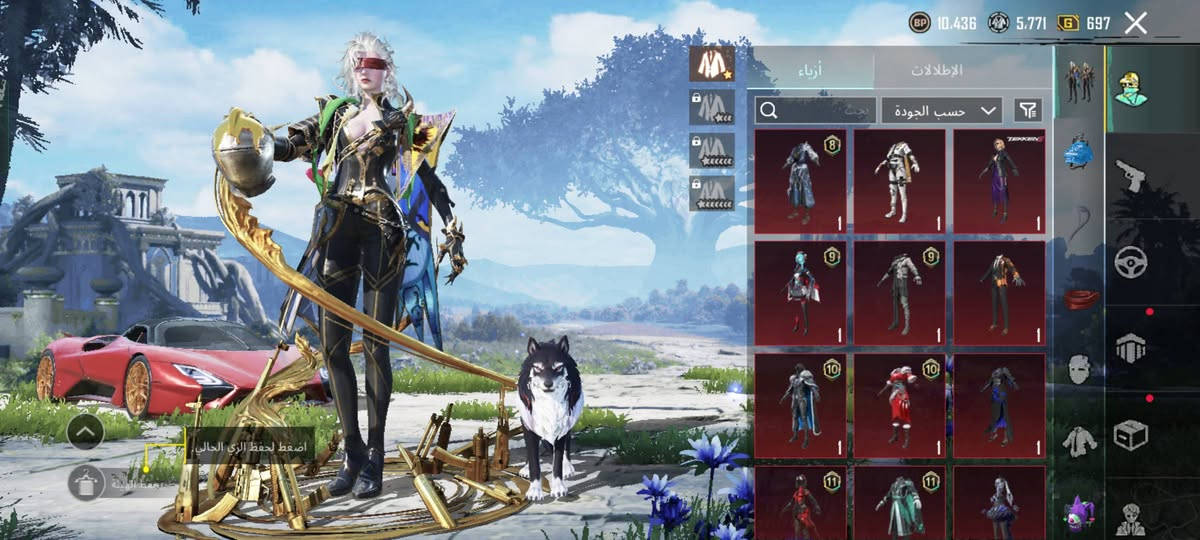Close the inventory screen with the X
The width and height of the screenshot is (1200, 540).
coord(1135,23)
